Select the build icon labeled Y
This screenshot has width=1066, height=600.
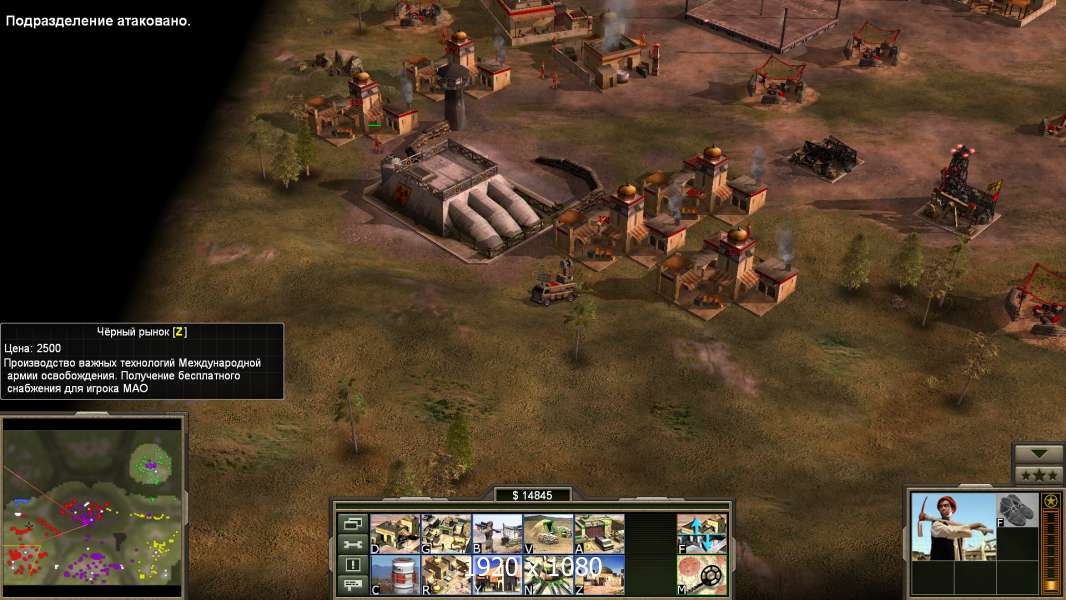point(496,574)
